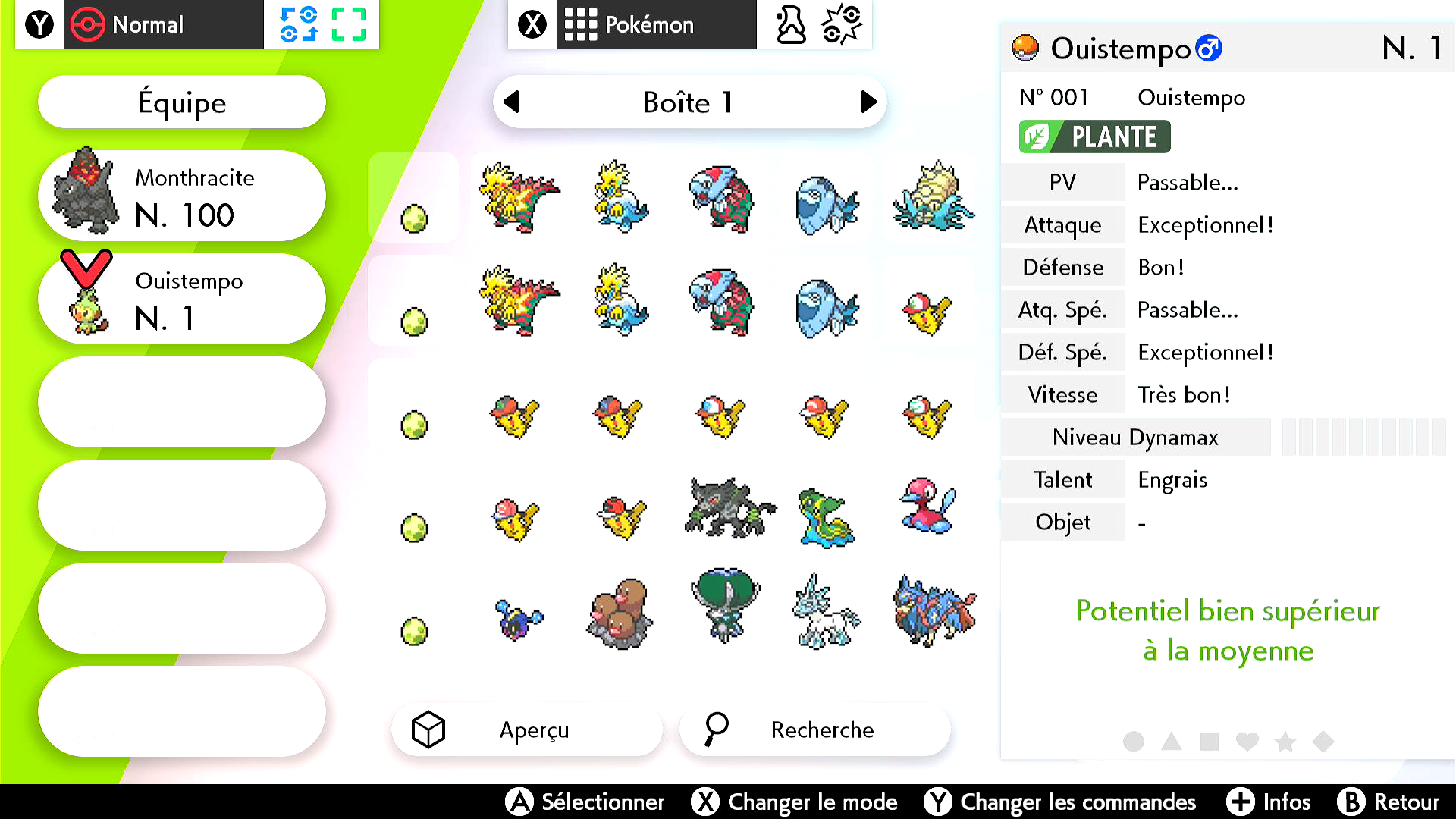Choose the swap arrows mode icon
The image size is (1456, 819).
298,24
